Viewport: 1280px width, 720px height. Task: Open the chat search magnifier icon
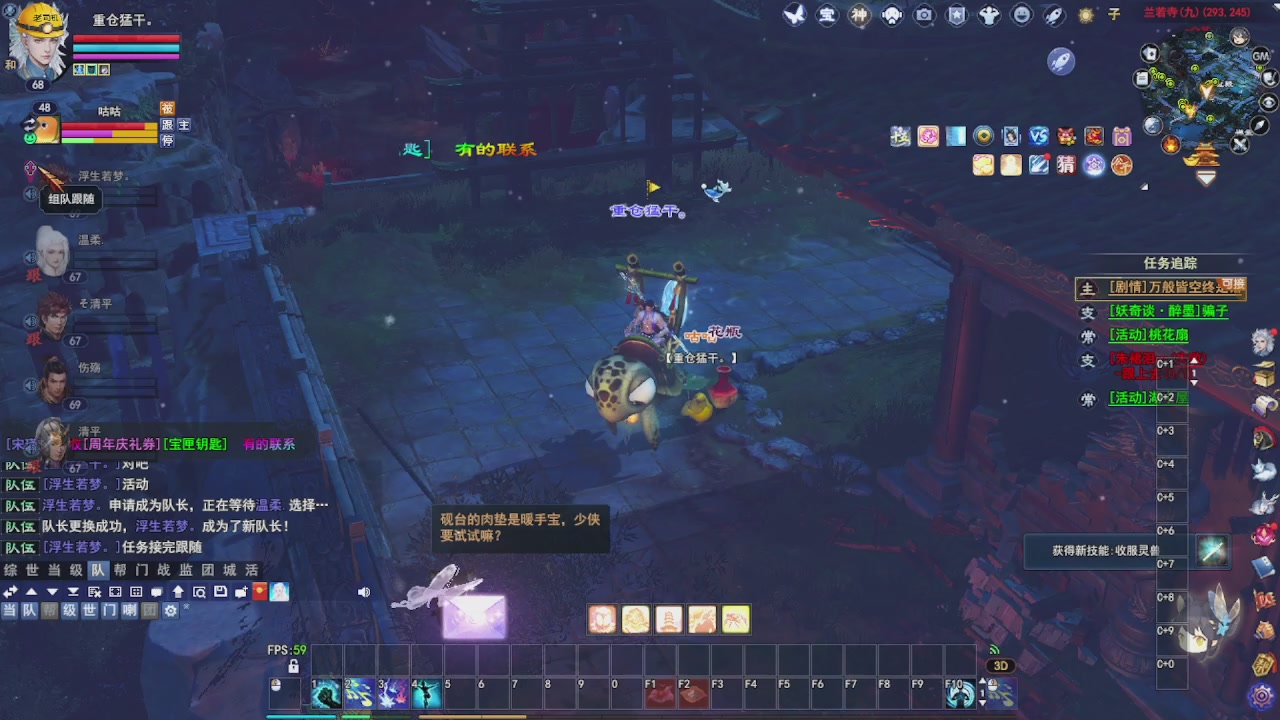pos(200,592)
